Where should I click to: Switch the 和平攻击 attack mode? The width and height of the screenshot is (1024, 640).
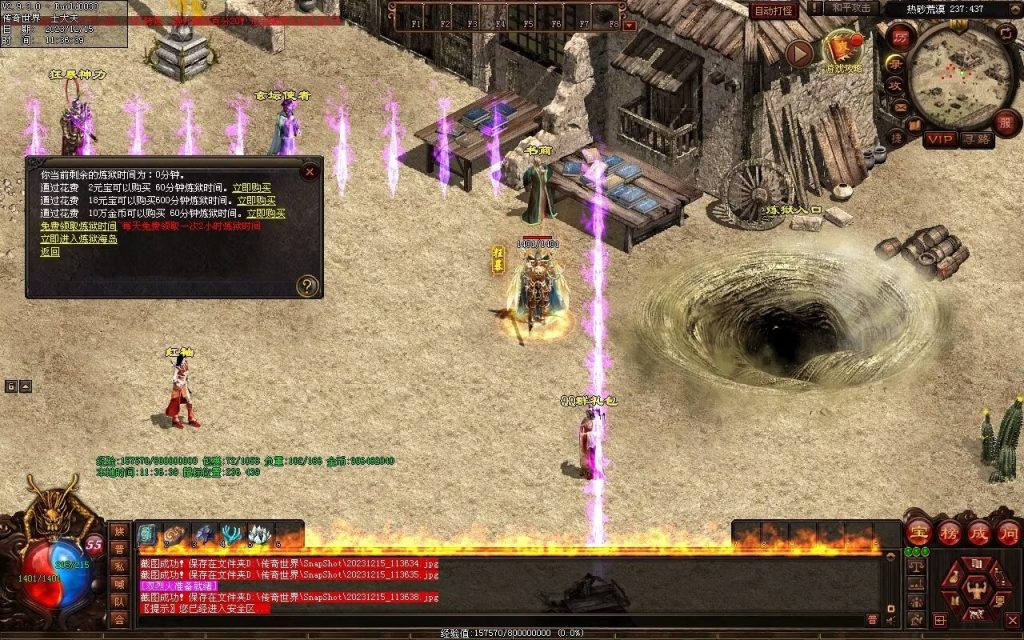click(x=853, y=8)
